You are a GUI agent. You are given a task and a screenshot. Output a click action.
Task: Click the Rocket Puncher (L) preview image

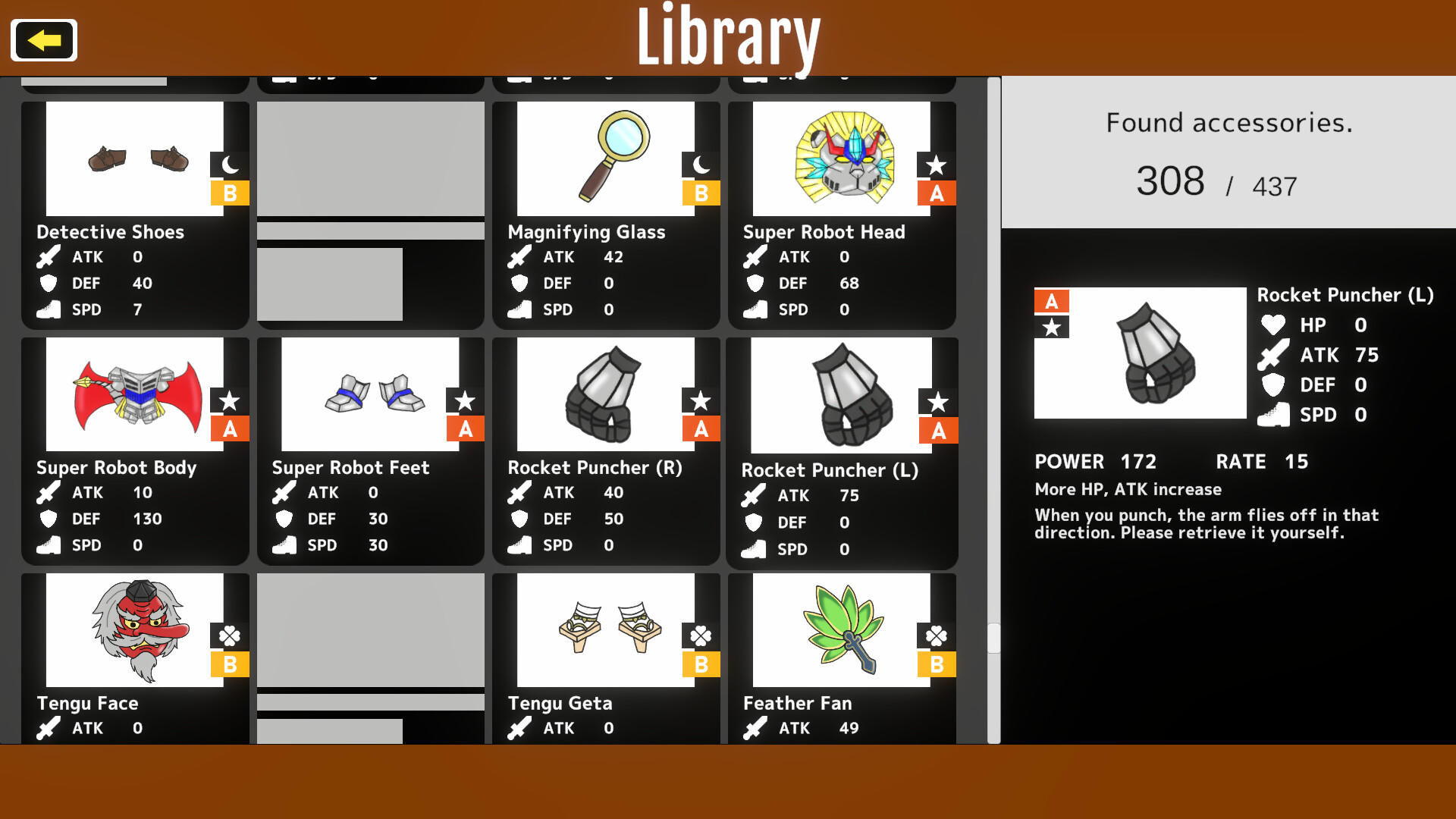(1140, 353)
